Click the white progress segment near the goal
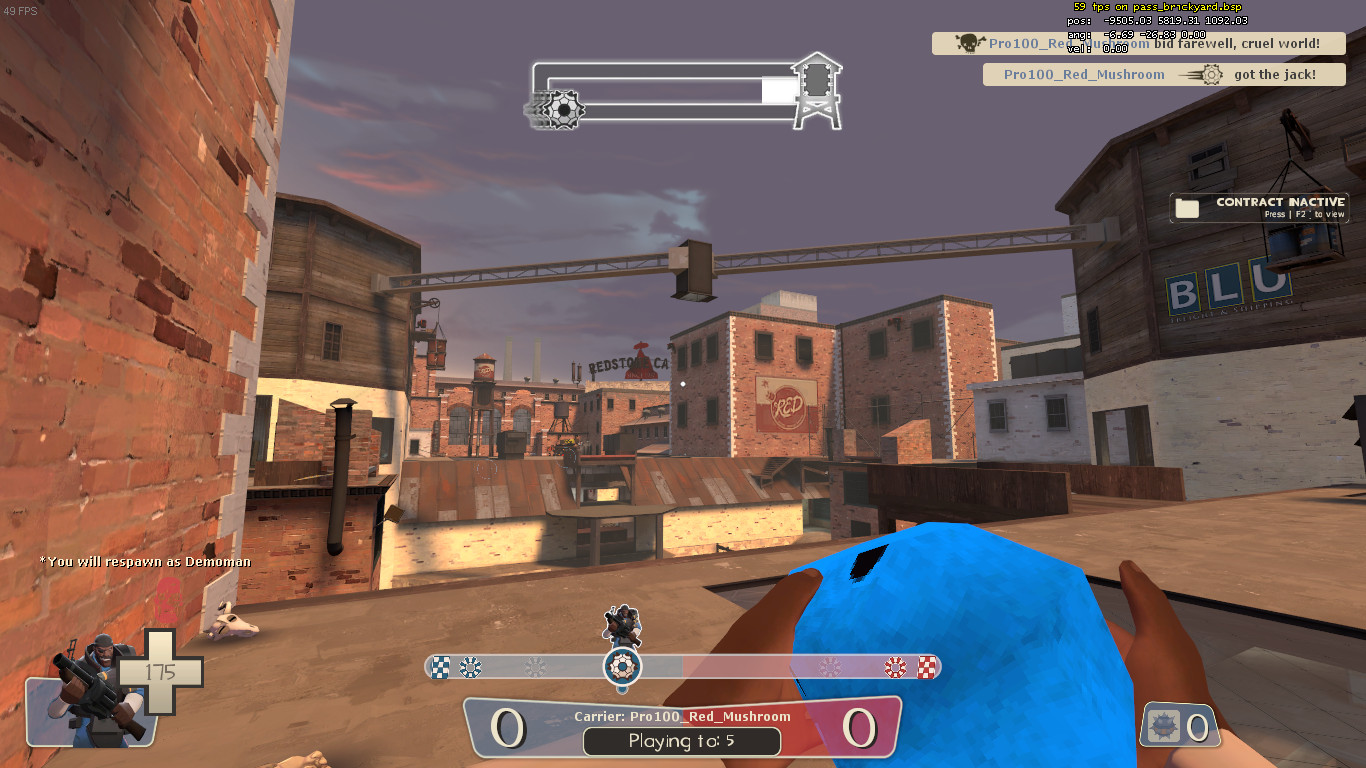The image size is (1366, 768). click(780, 89)
